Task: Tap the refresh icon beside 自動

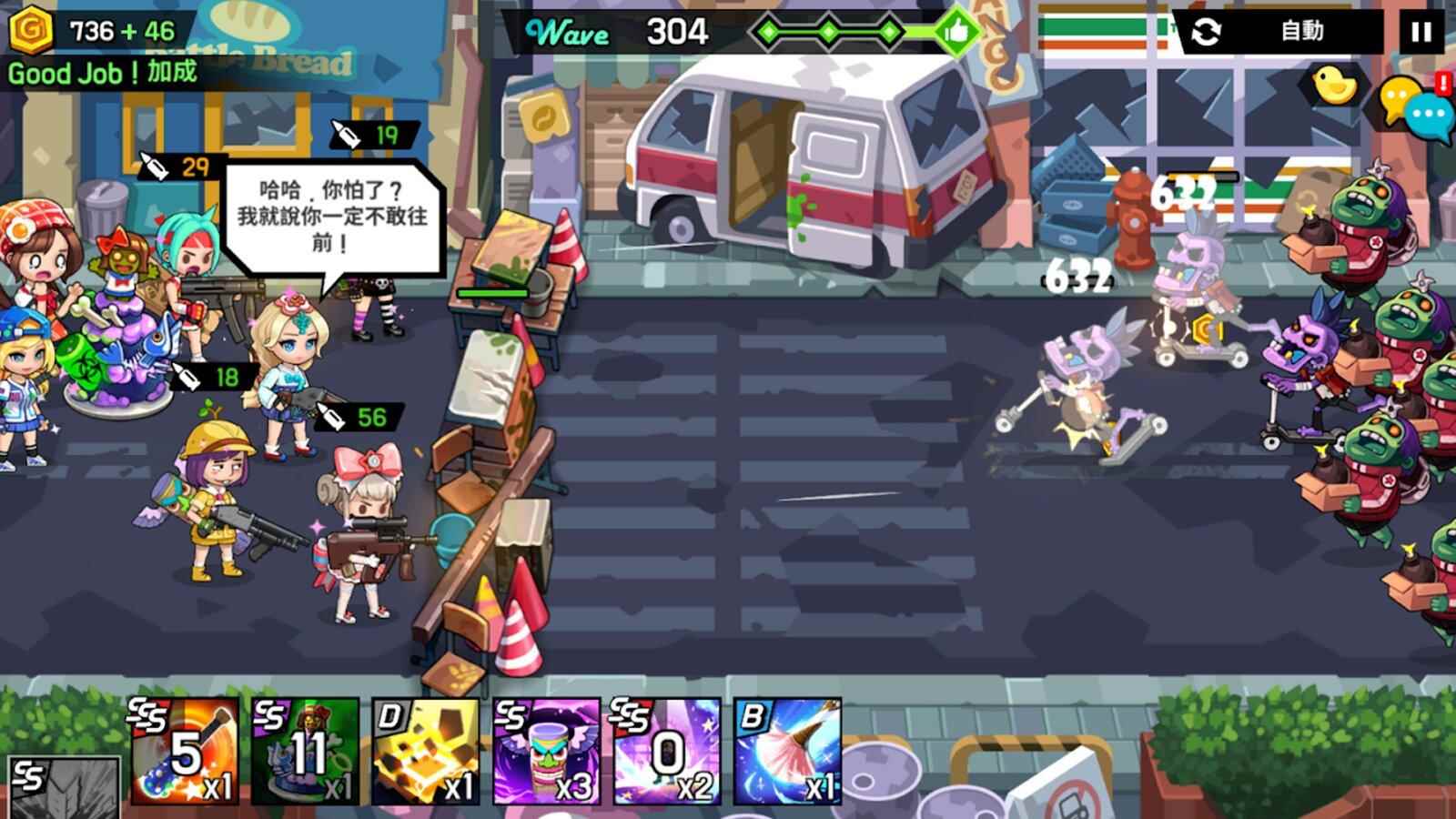Action: click(x=1208, y=29)
